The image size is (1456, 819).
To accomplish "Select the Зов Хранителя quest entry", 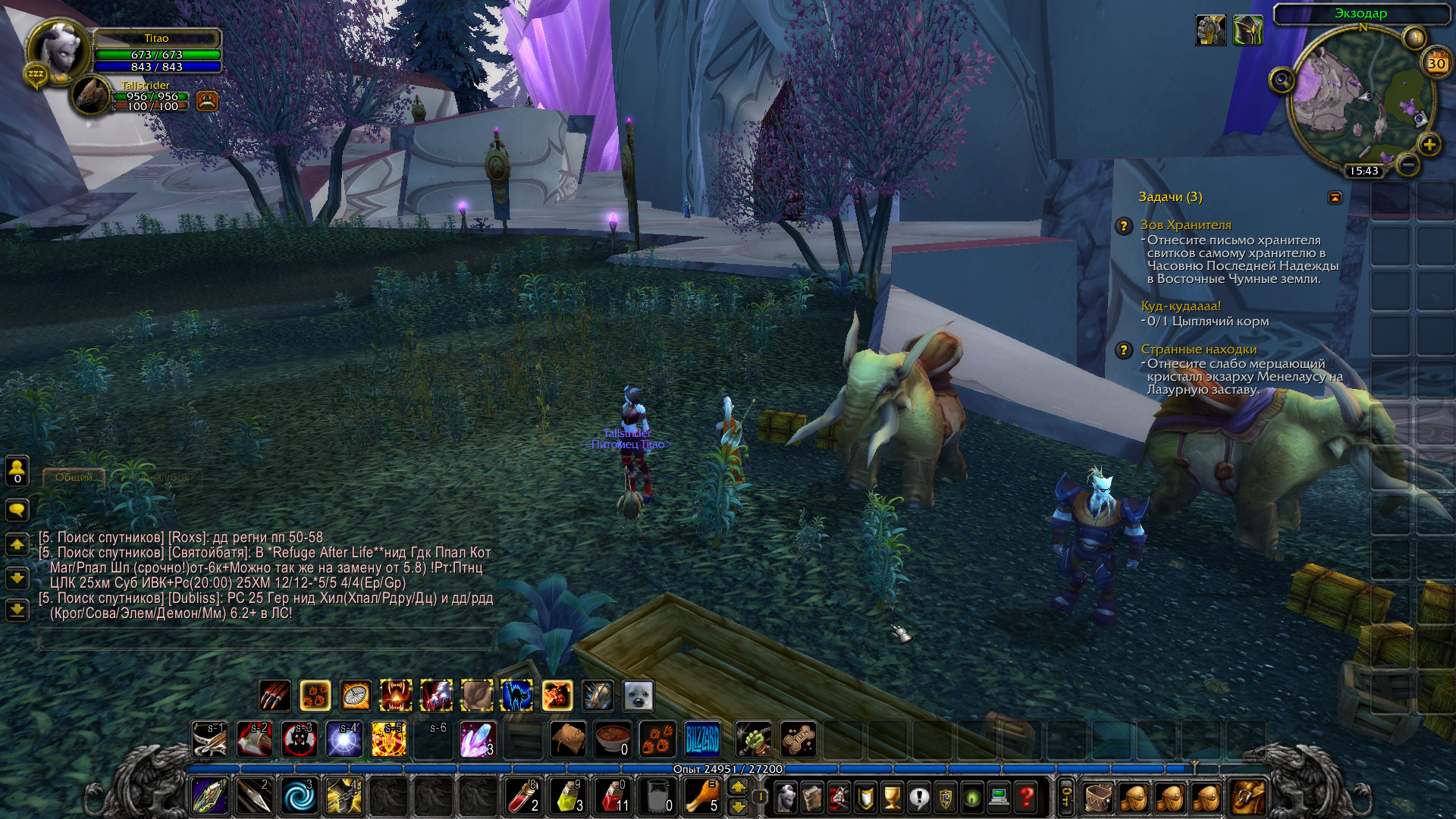I will pyautogui.click(x=1185, y=224).
